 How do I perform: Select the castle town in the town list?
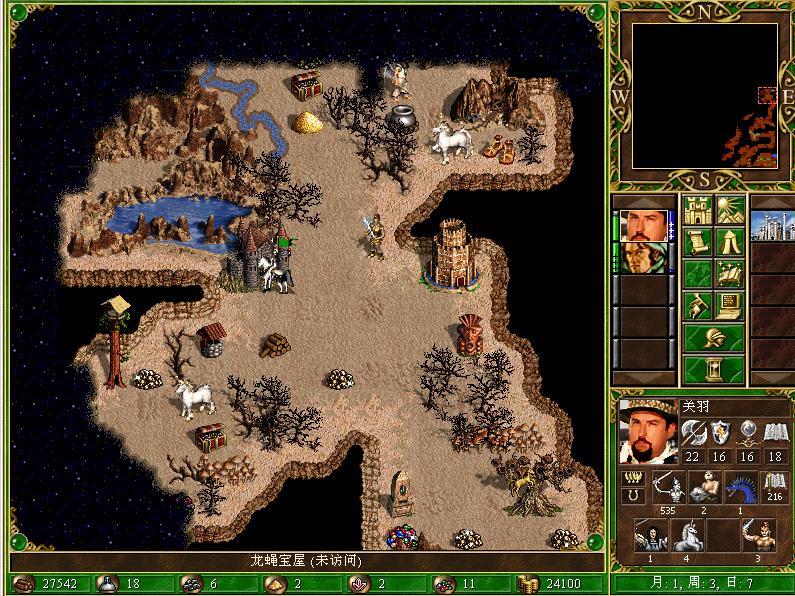point(771,226)
